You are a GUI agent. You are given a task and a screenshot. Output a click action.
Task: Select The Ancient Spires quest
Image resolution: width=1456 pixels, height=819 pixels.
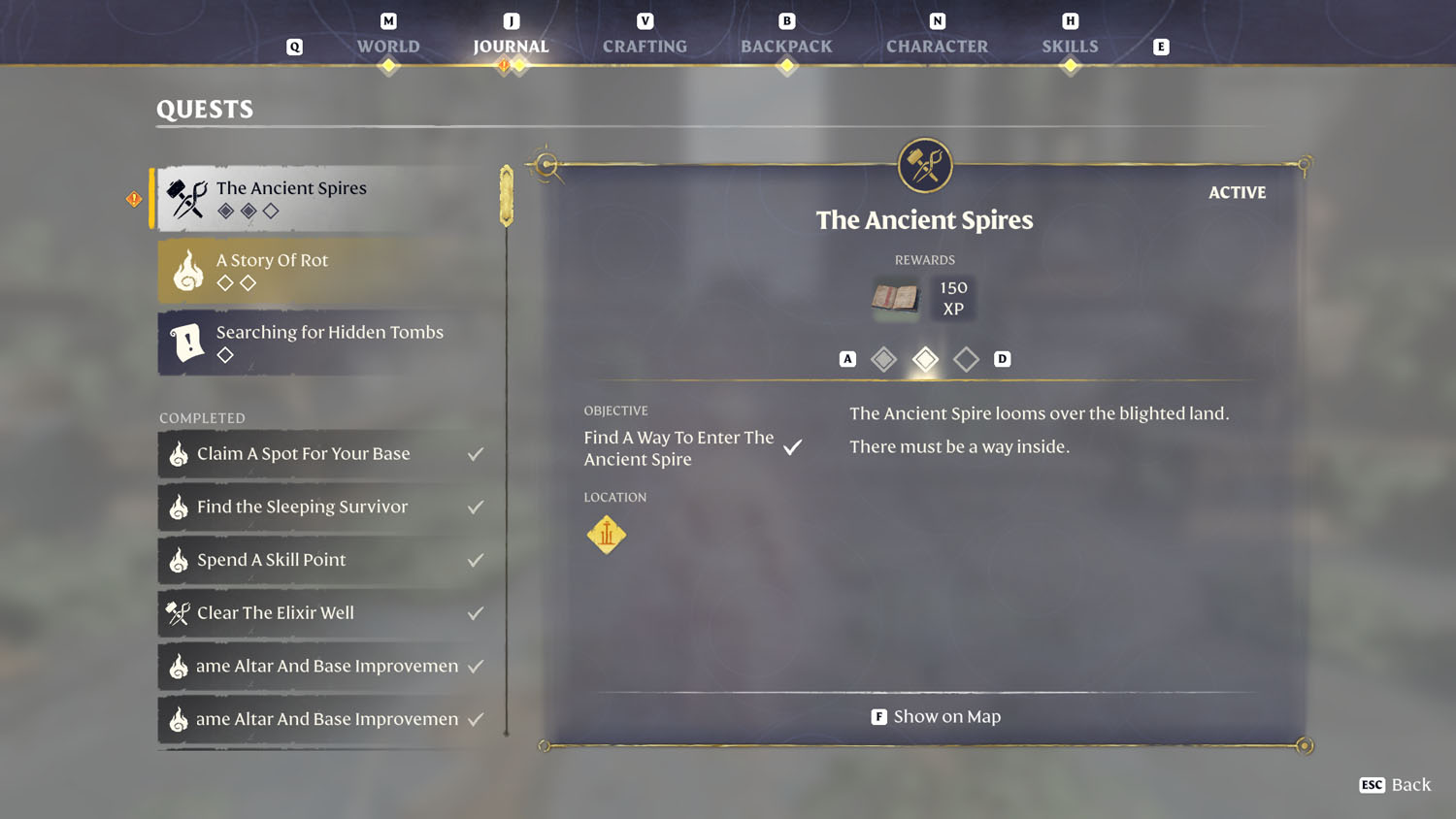click(x=328, y=198)
